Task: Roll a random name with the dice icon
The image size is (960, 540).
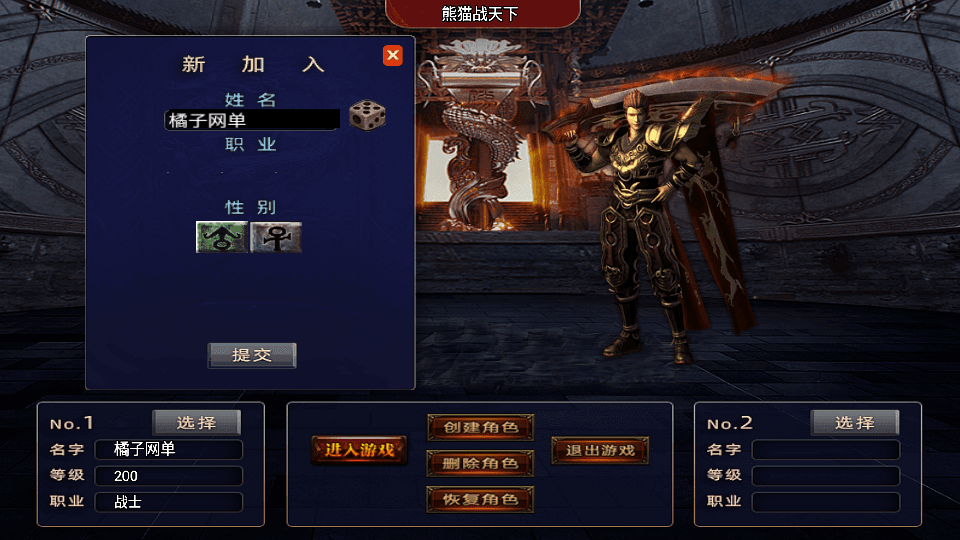Action: 367,116
